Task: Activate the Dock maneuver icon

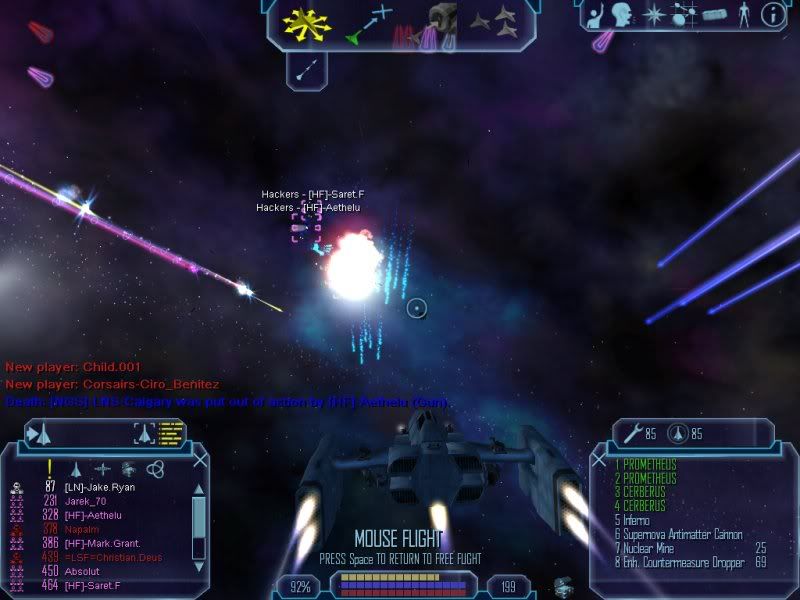Action: pyautogui.click(x=436, y=24)
